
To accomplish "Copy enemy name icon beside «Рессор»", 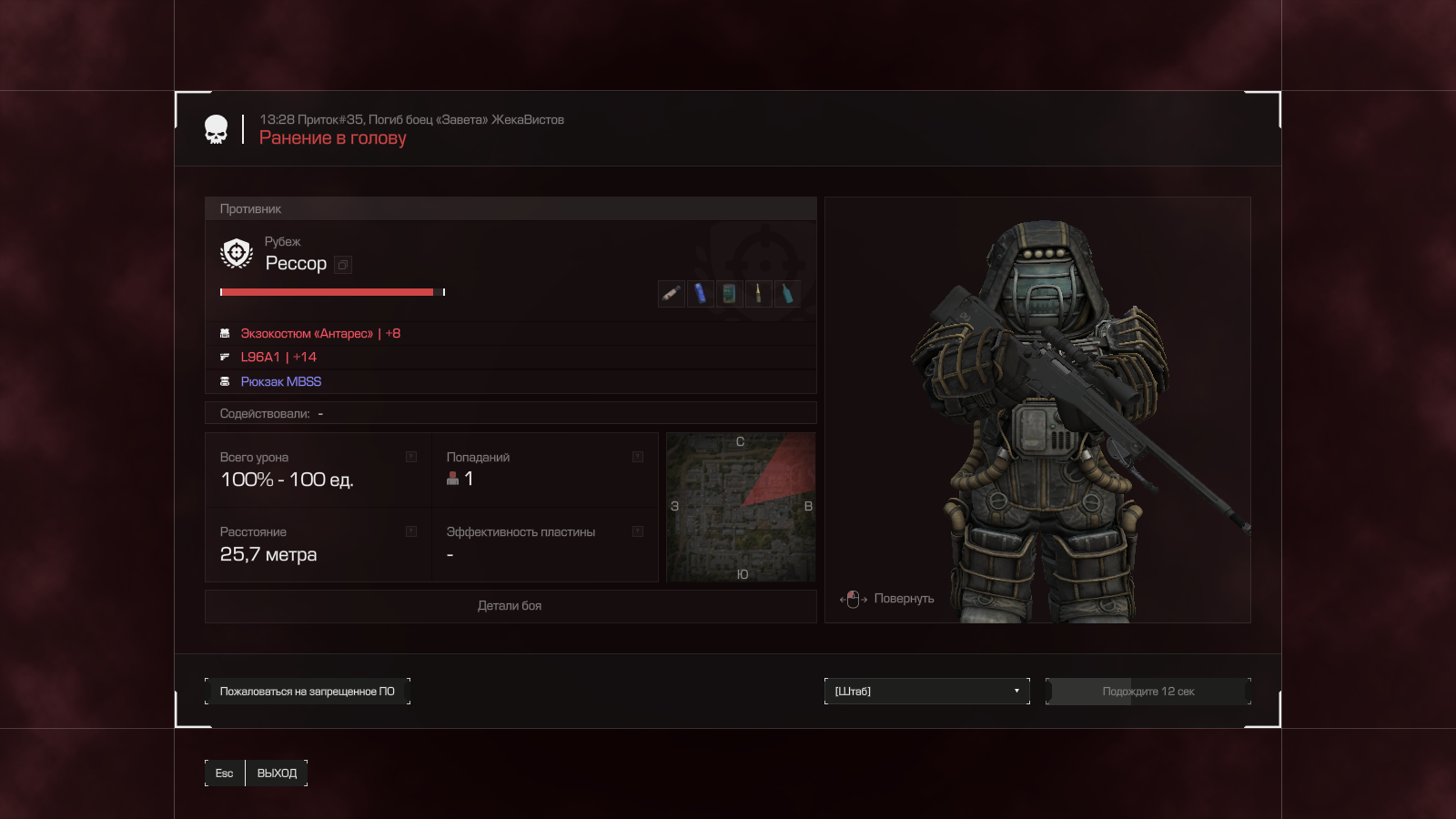I will pyautogui.click(x=343, y=265).
